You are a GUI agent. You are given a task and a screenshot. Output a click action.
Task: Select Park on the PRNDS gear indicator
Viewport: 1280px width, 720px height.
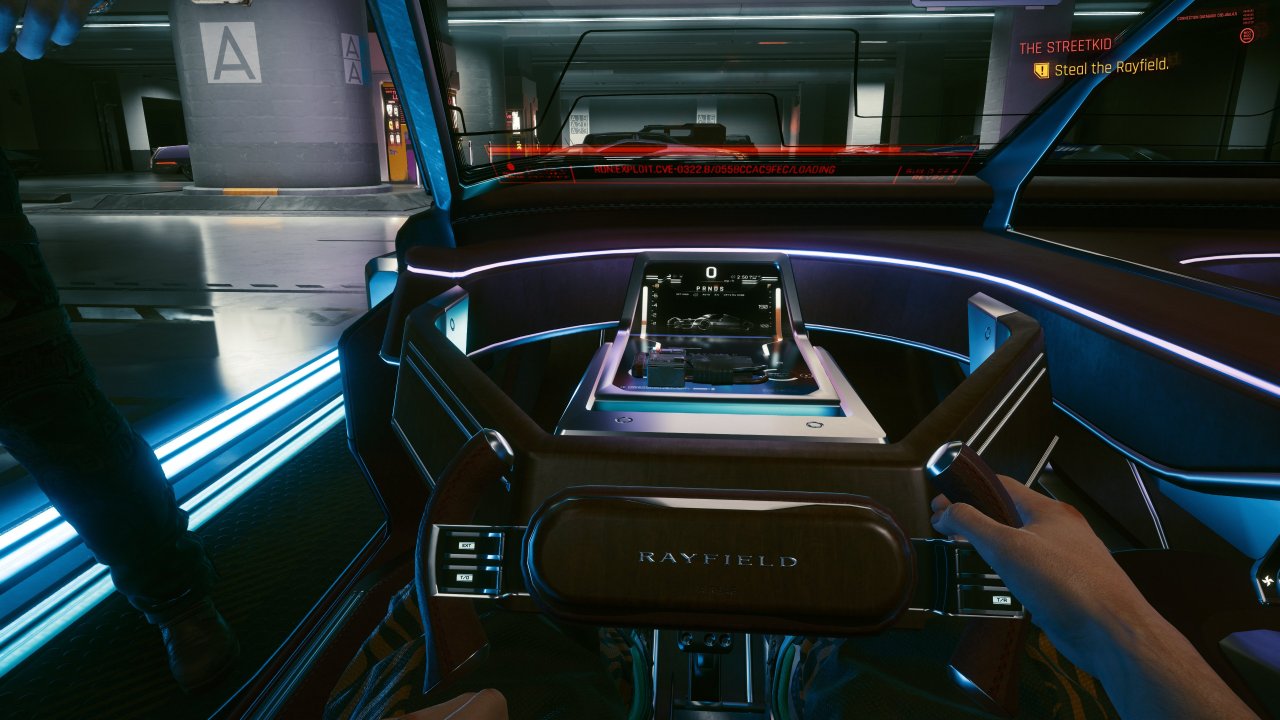pyautogui.click(x=698, y=288)
